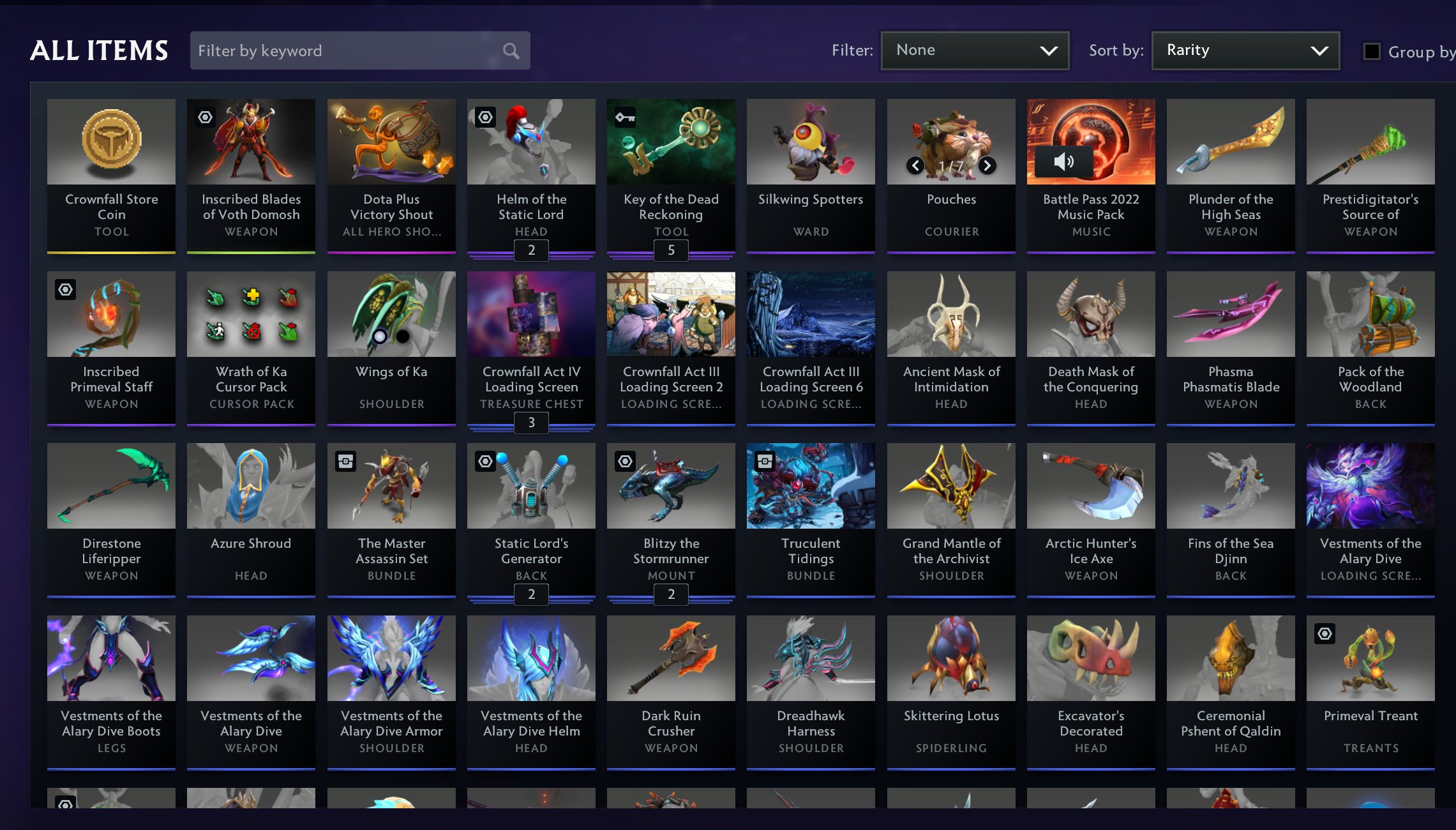Viewport: 1456px width, 830px height.
Task: Open the Sort by Rarity dropdown
Action: coord(1245,50)
